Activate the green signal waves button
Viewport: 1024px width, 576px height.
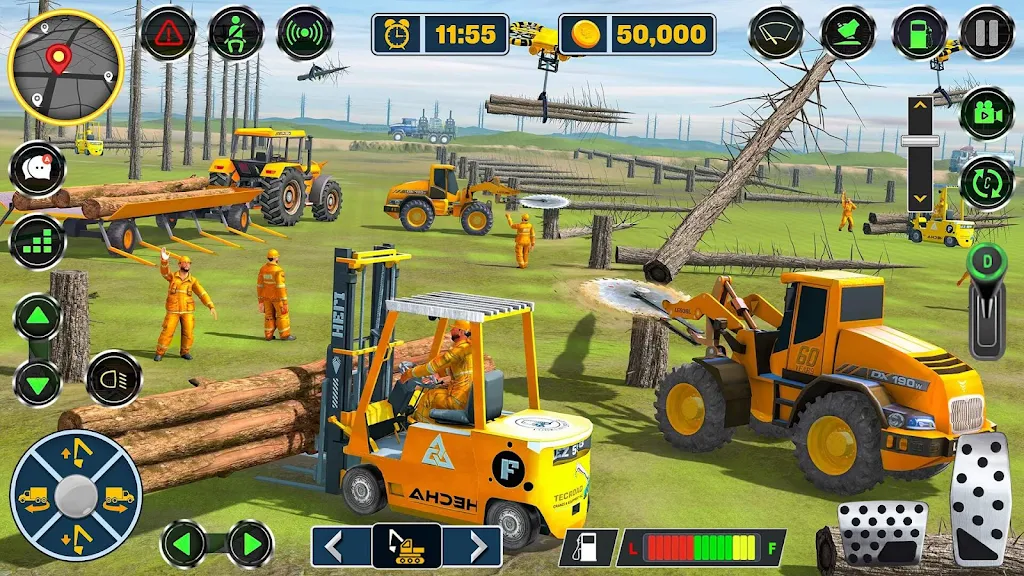click(304, 33)
